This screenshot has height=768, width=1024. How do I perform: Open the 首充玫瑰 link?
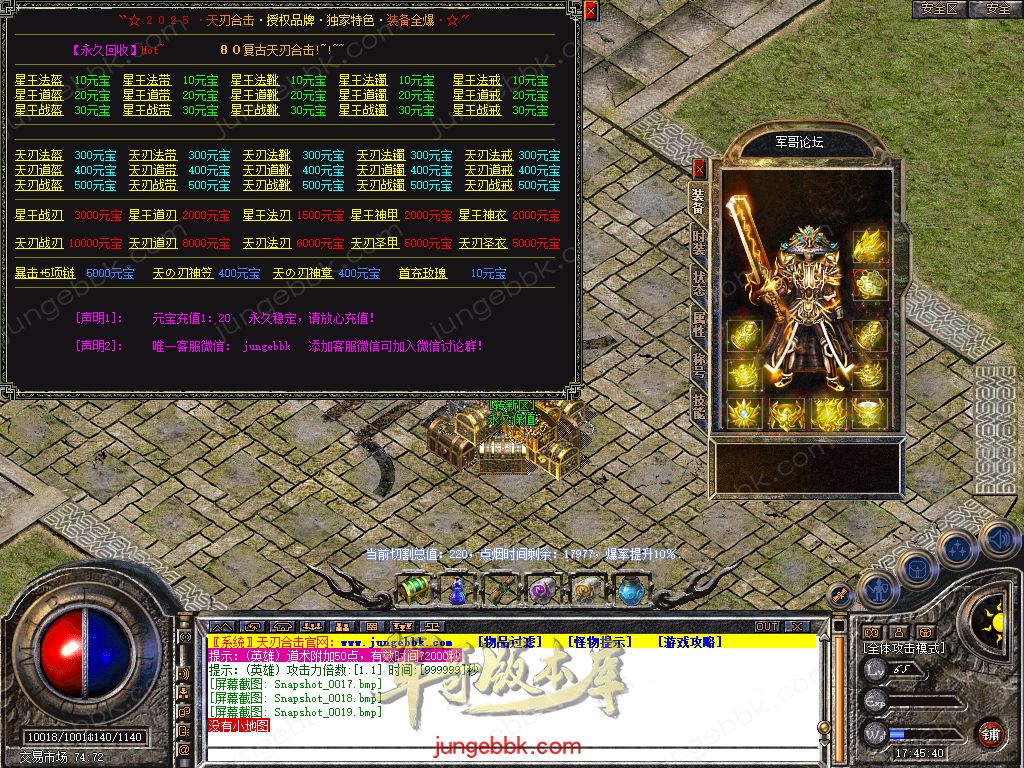(x=422, y=273)
